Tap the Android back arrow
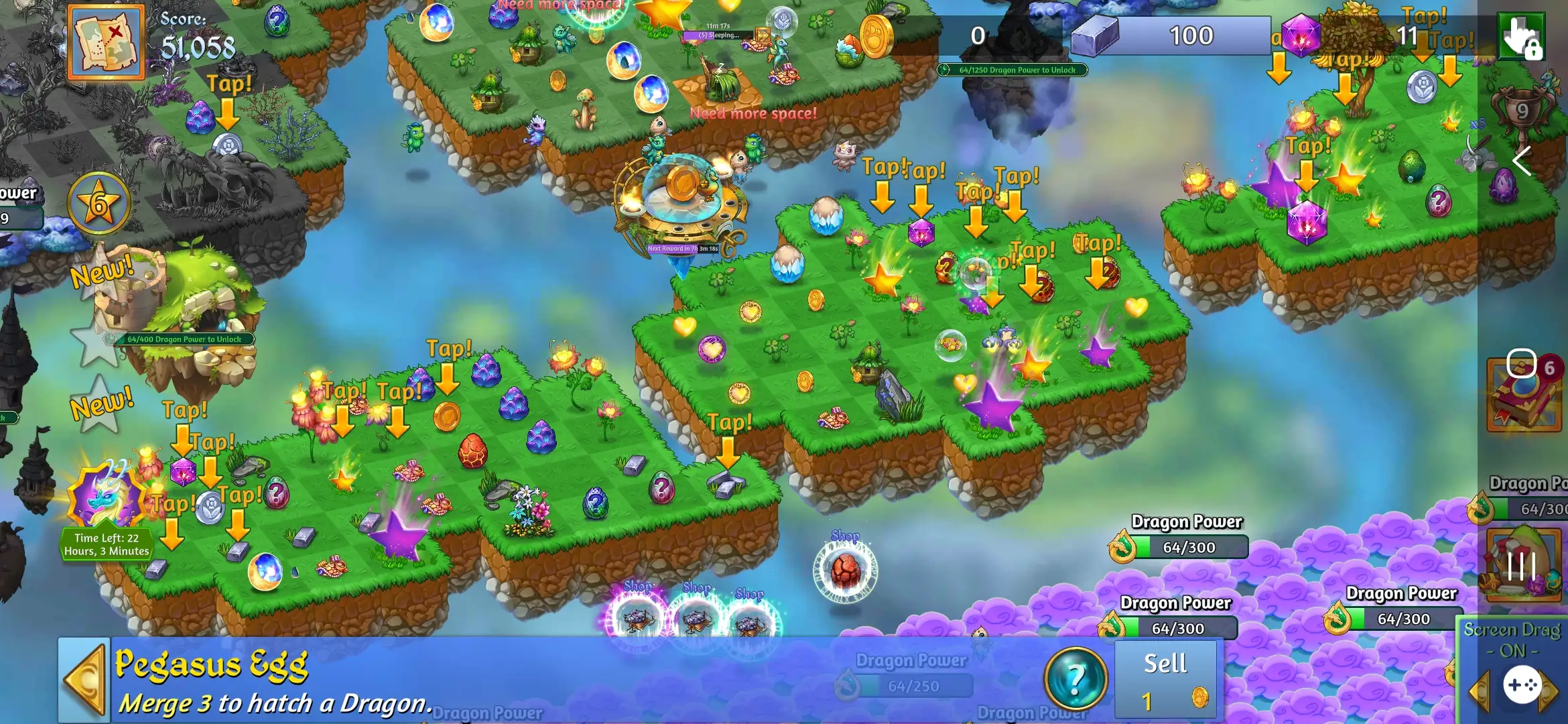Image resolution: width=1568 pixels, height=724 pixels. tap(1522, 161)
